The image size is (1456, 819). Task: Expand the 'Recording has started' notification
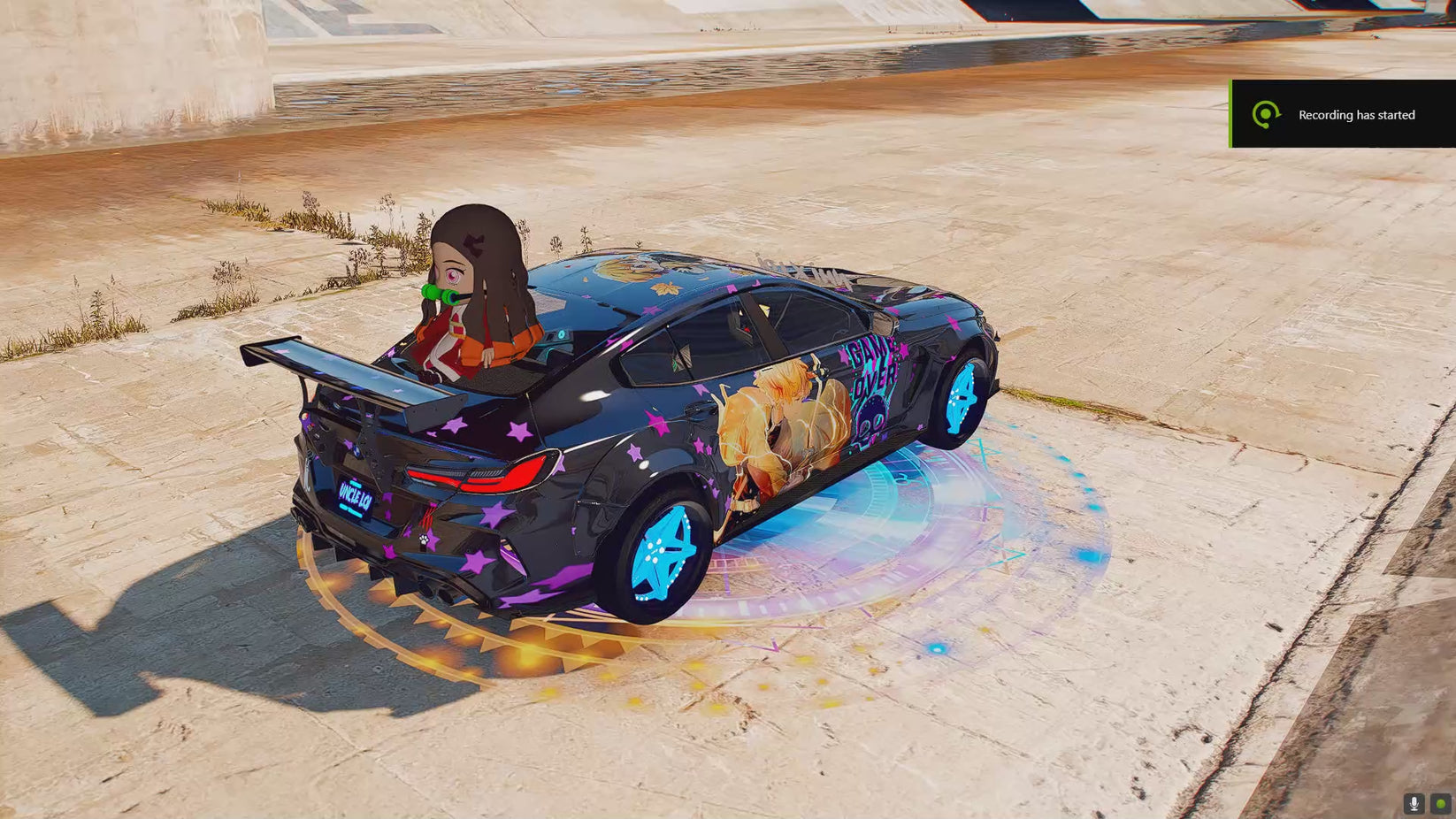(1341, 115)
